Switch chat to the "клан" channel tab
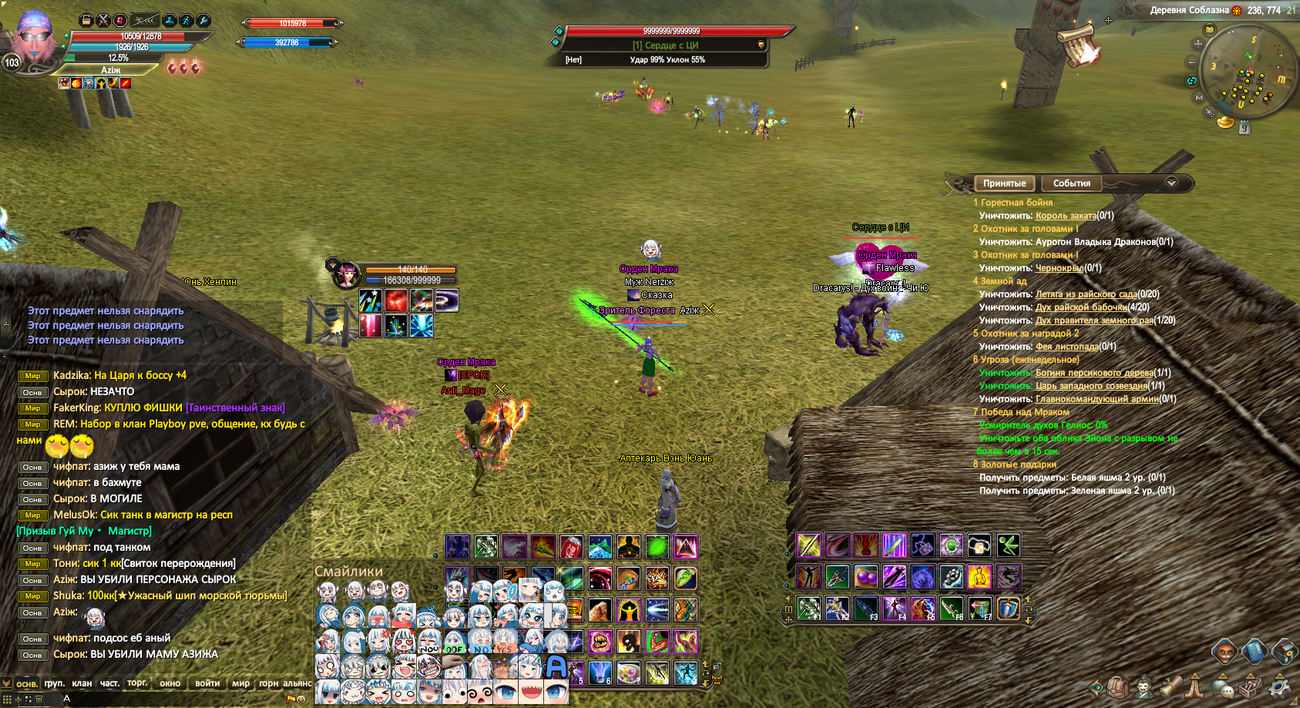 82,683
